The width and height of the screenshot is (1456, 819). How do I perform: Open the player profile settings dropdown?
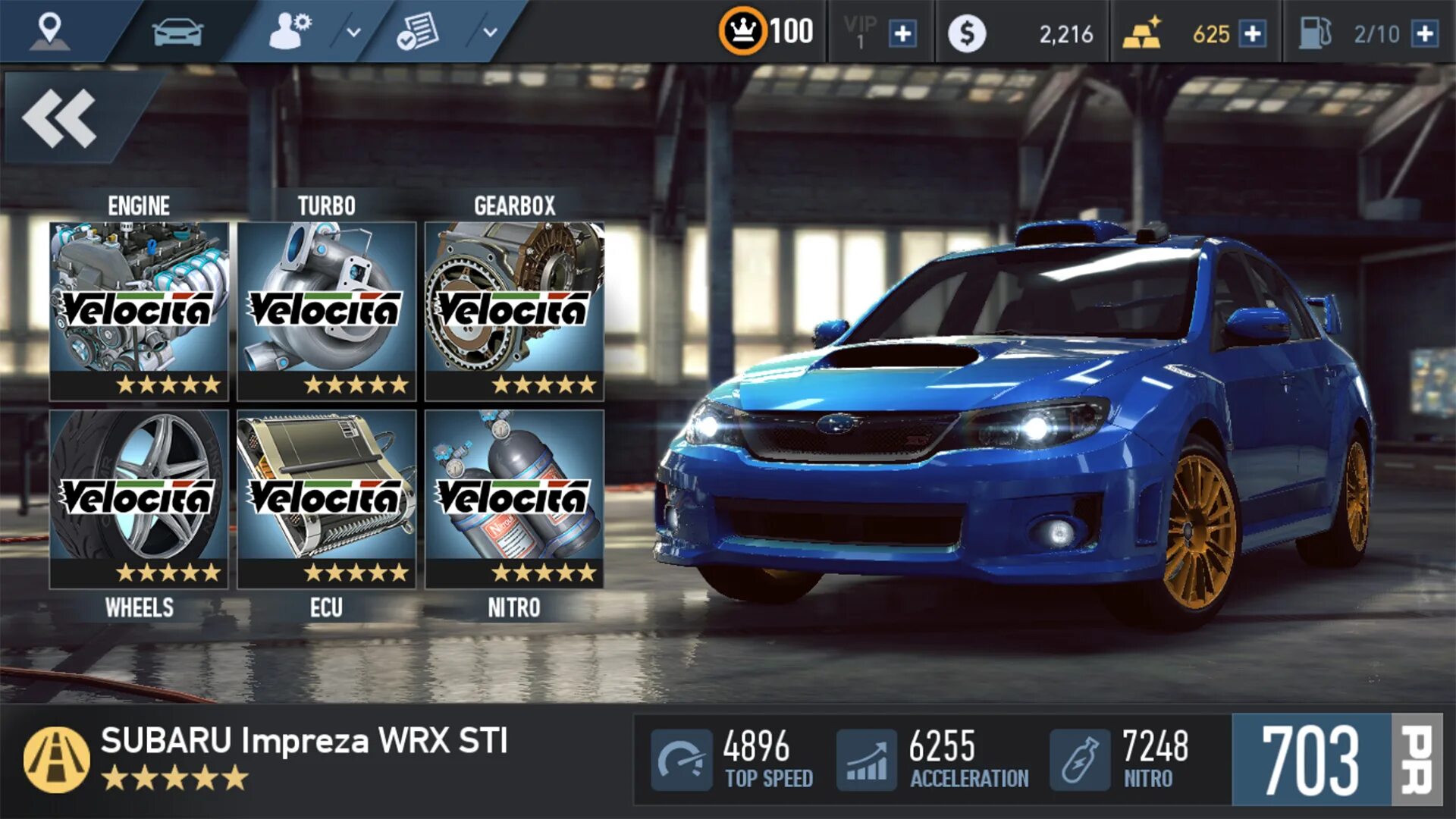click(x=353, y=33)
